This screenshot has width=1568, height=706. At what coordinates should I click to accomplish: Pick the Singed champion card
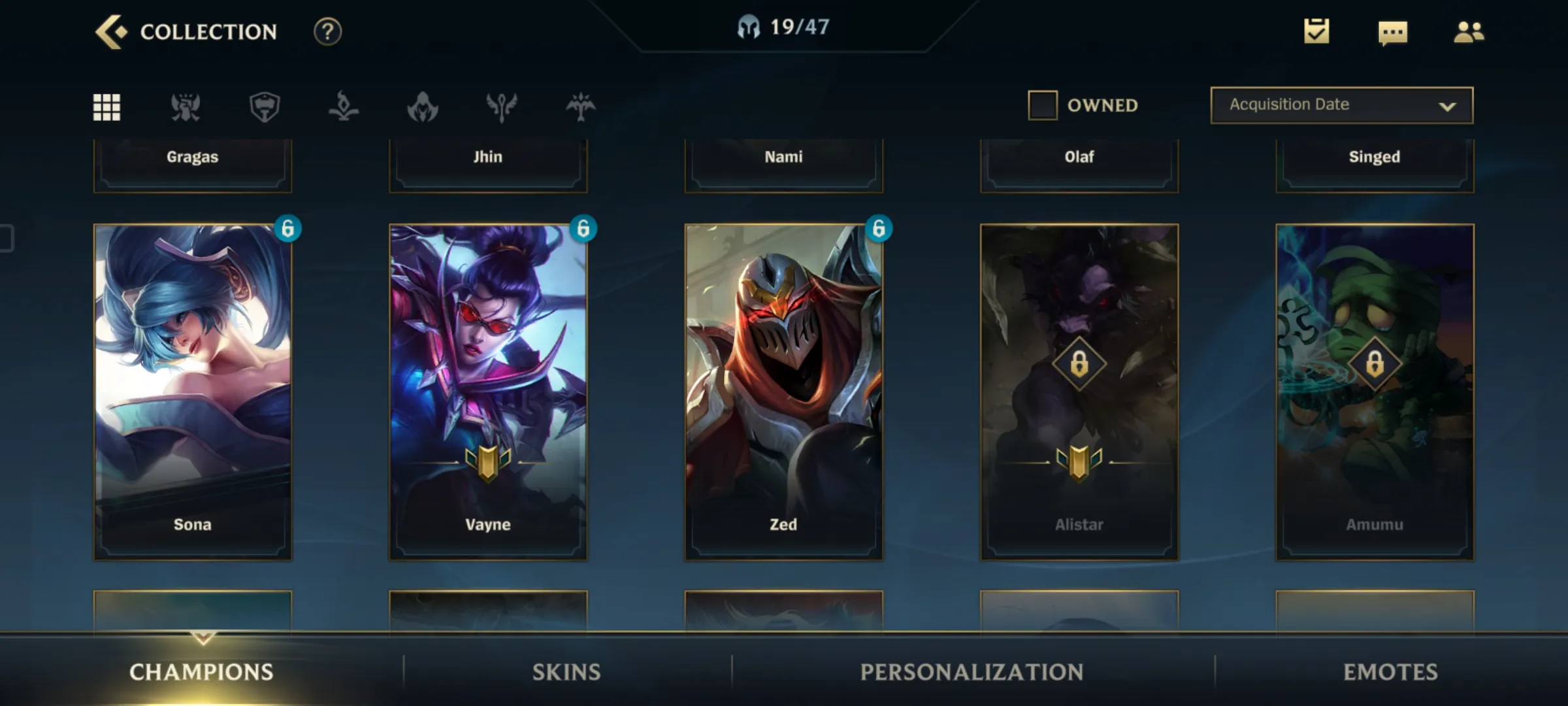click(x=1375, y=163)
